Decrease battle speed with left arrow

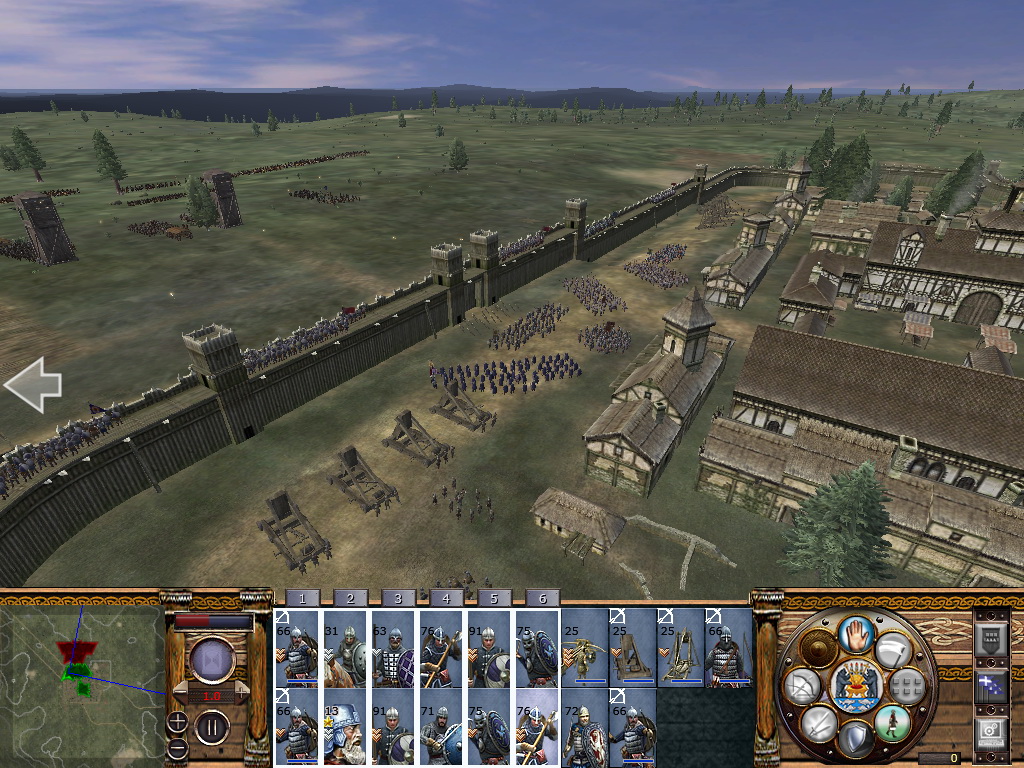(182, 694)
